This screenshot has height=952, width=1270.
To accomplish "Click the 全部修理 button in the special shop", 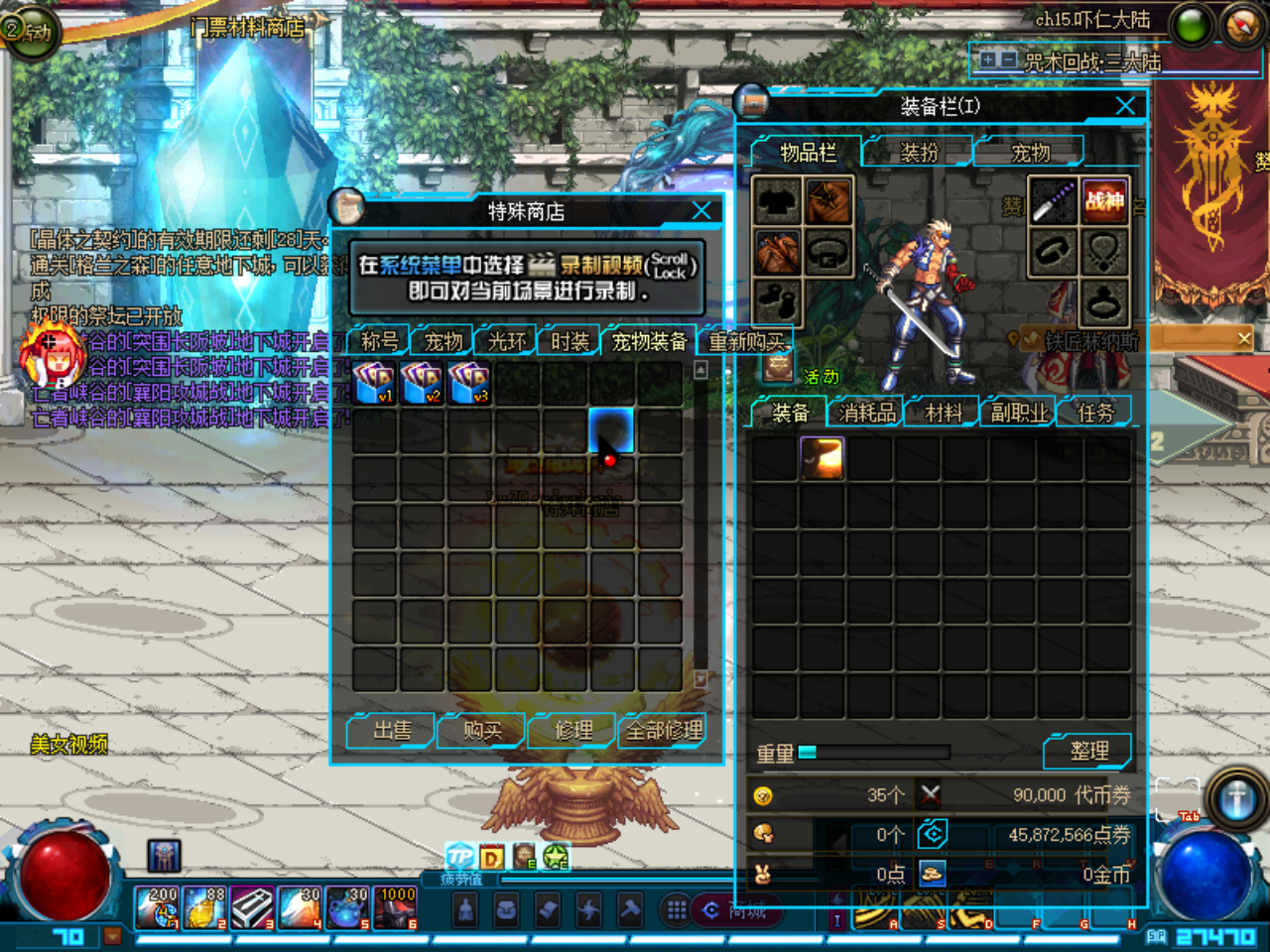I will (663, 730).
